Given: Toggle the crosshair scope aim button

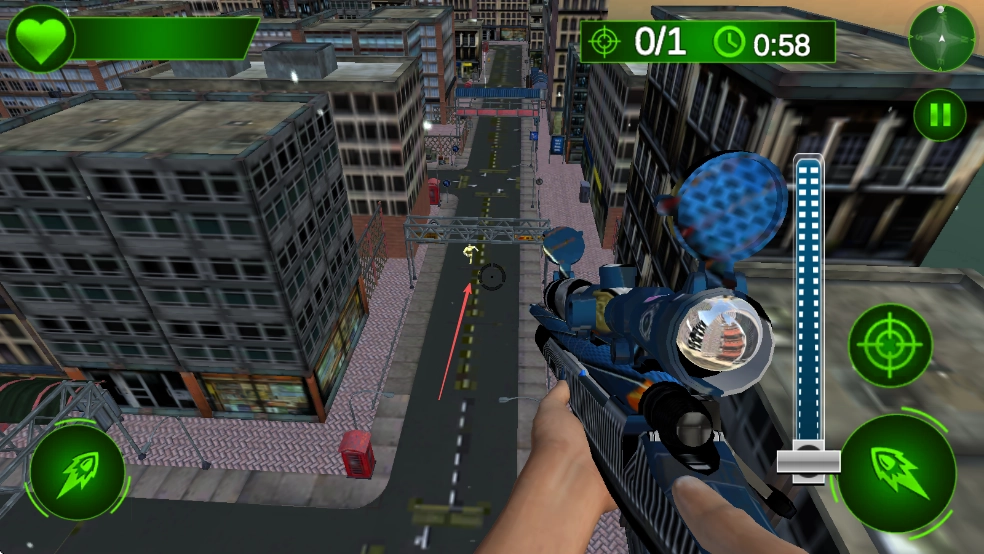Looking at the screenshot, I should coord(890,345).
